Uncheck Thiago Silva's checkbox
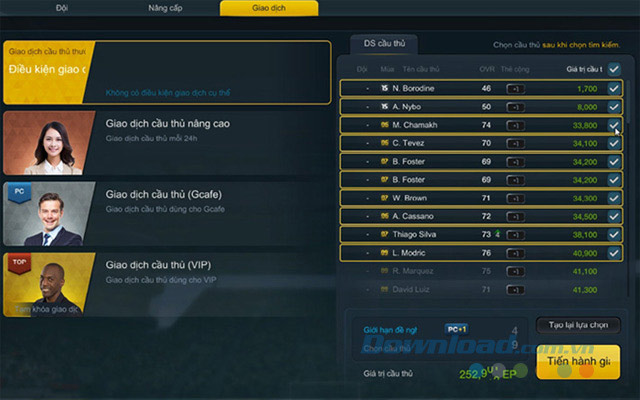The image size is (640, 400). (614, 234)
